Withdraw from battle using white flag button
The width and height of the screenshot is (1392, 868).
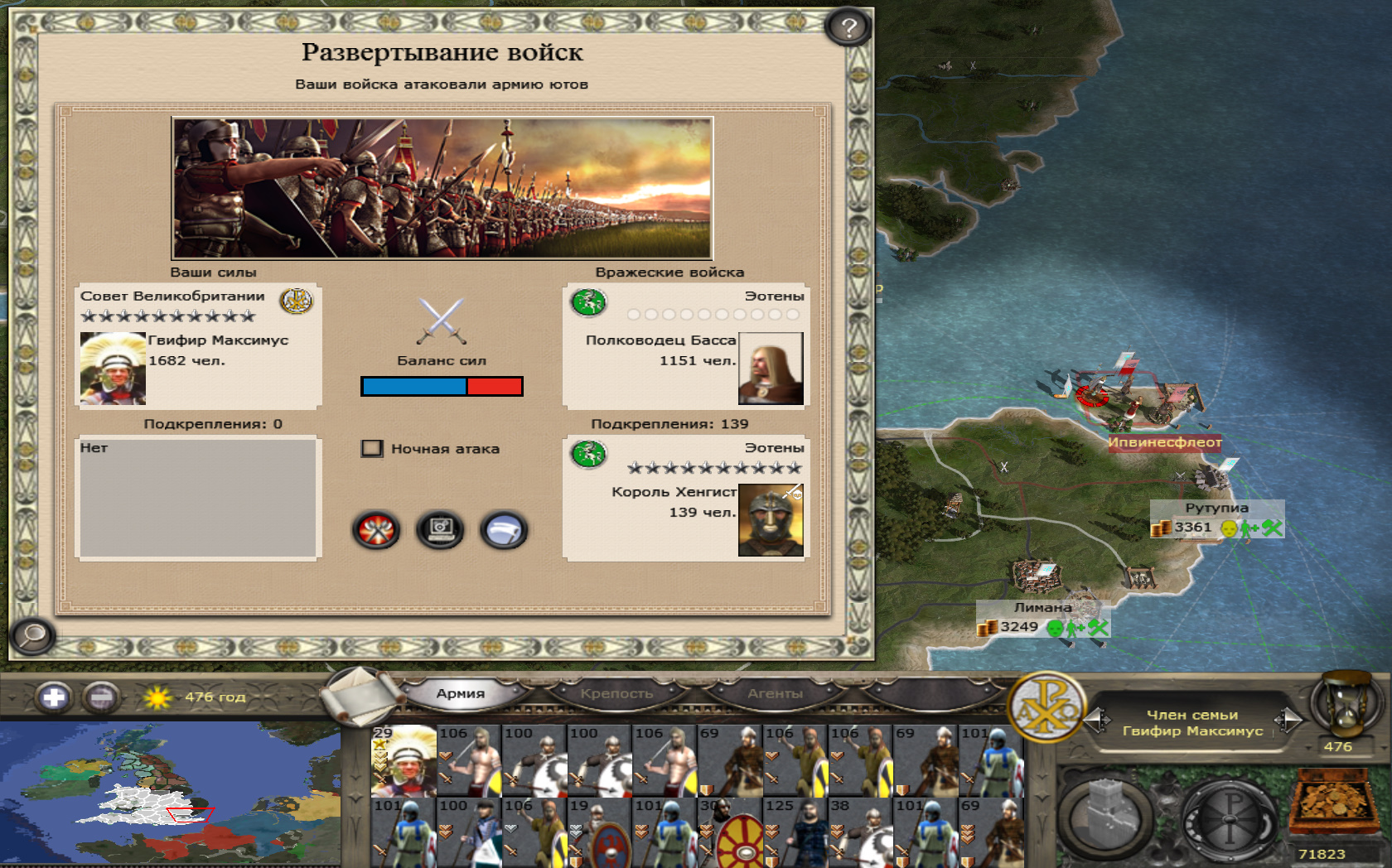coord(503,530)
